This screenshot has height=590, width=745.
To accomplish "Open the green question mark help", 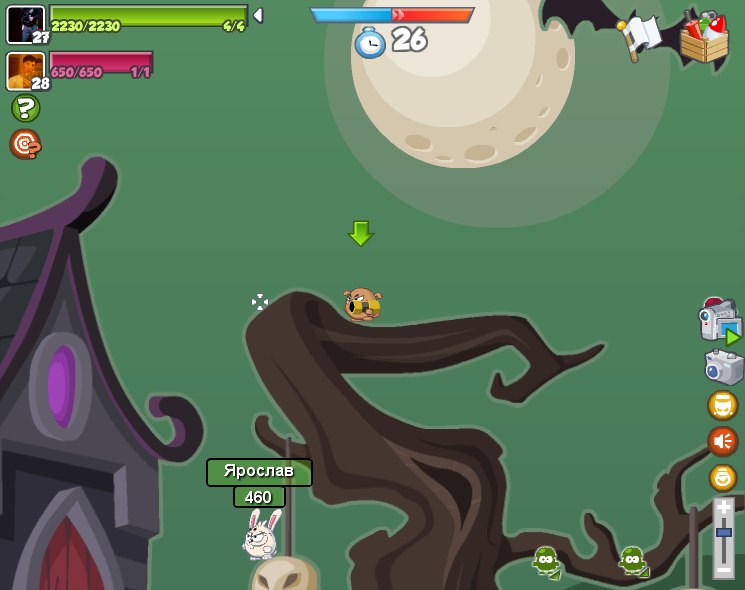I will coord(25,108).
